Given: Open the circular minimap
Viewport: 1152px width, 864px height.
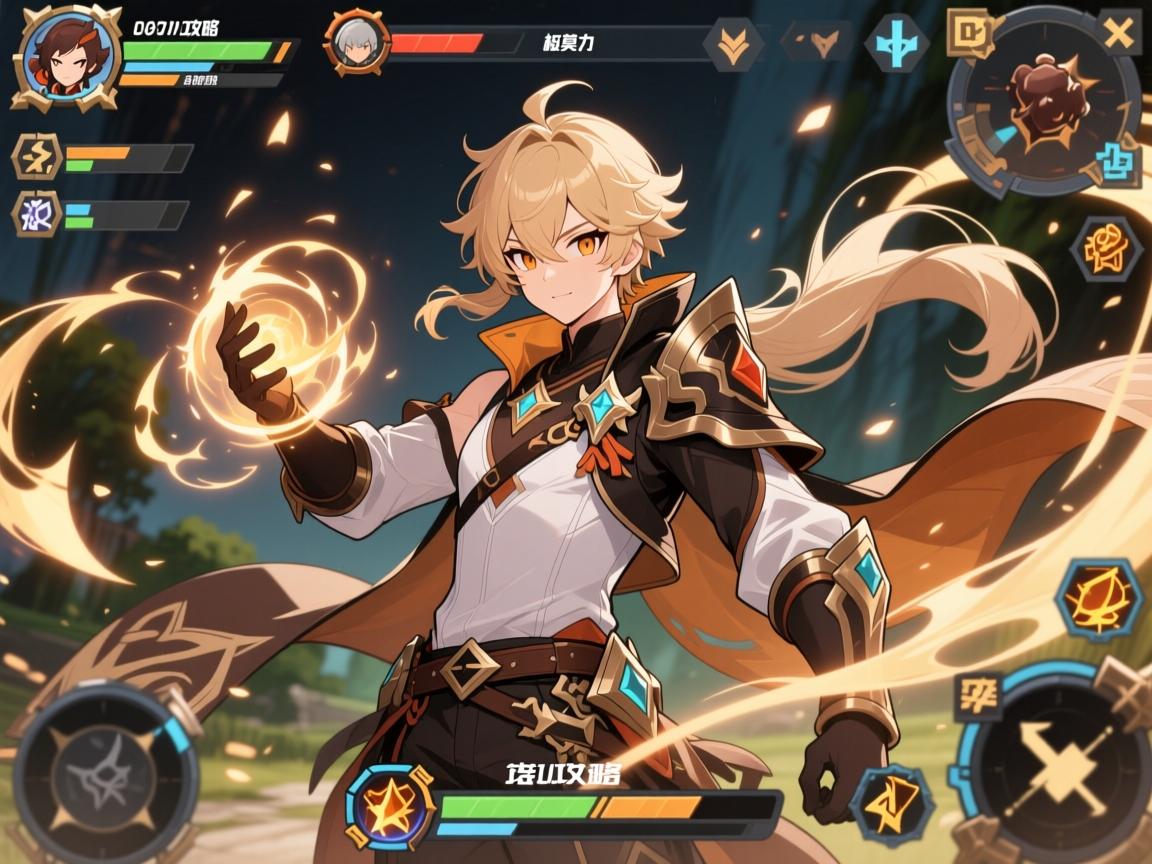Looking at the screenshot, I should pyautogui.click(x=1043, y=102).
